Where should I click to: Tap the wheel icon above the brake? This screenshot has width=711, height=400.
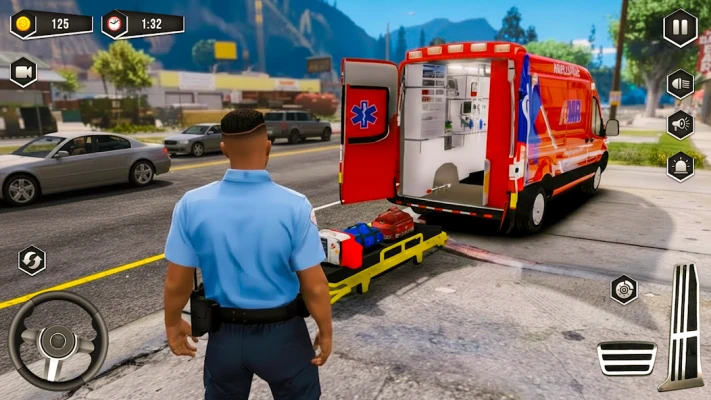coord(624,290)
